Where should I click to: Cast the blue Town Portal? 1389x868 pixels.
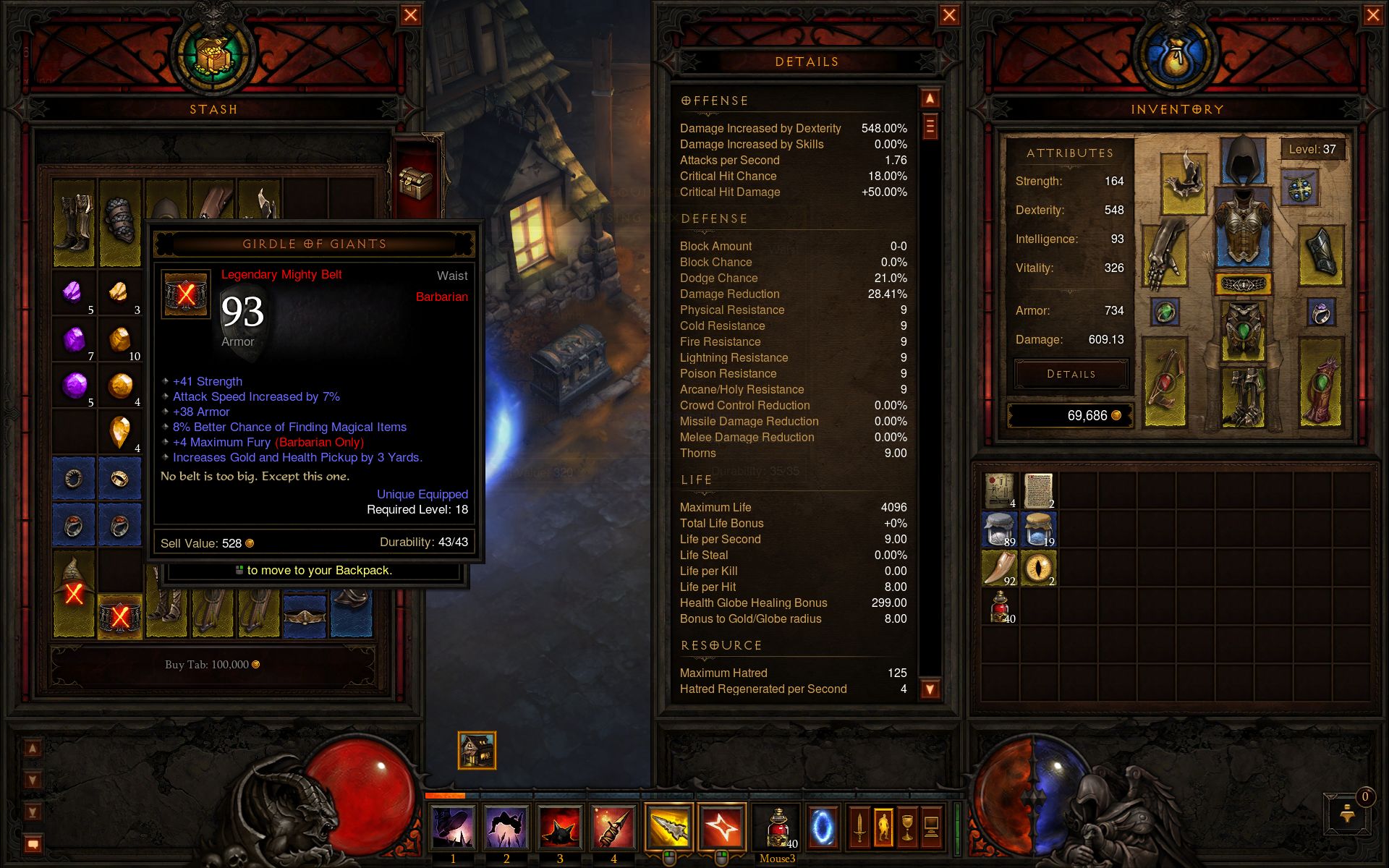coord(822,827)
